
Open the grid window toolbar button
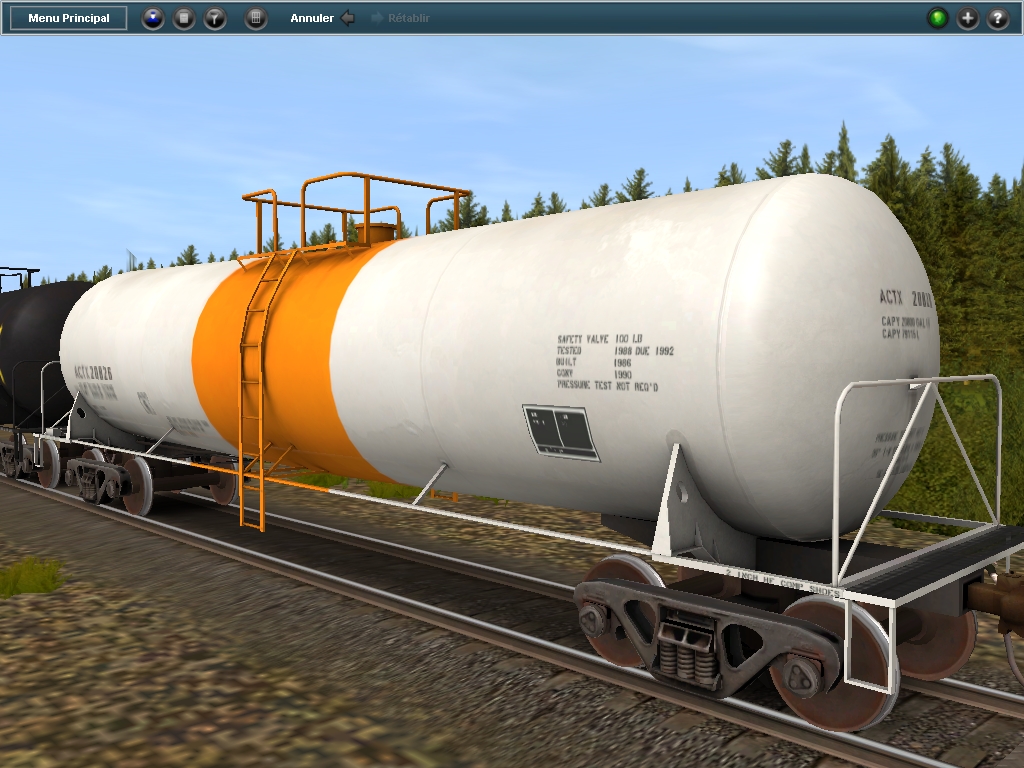[256, 18]
